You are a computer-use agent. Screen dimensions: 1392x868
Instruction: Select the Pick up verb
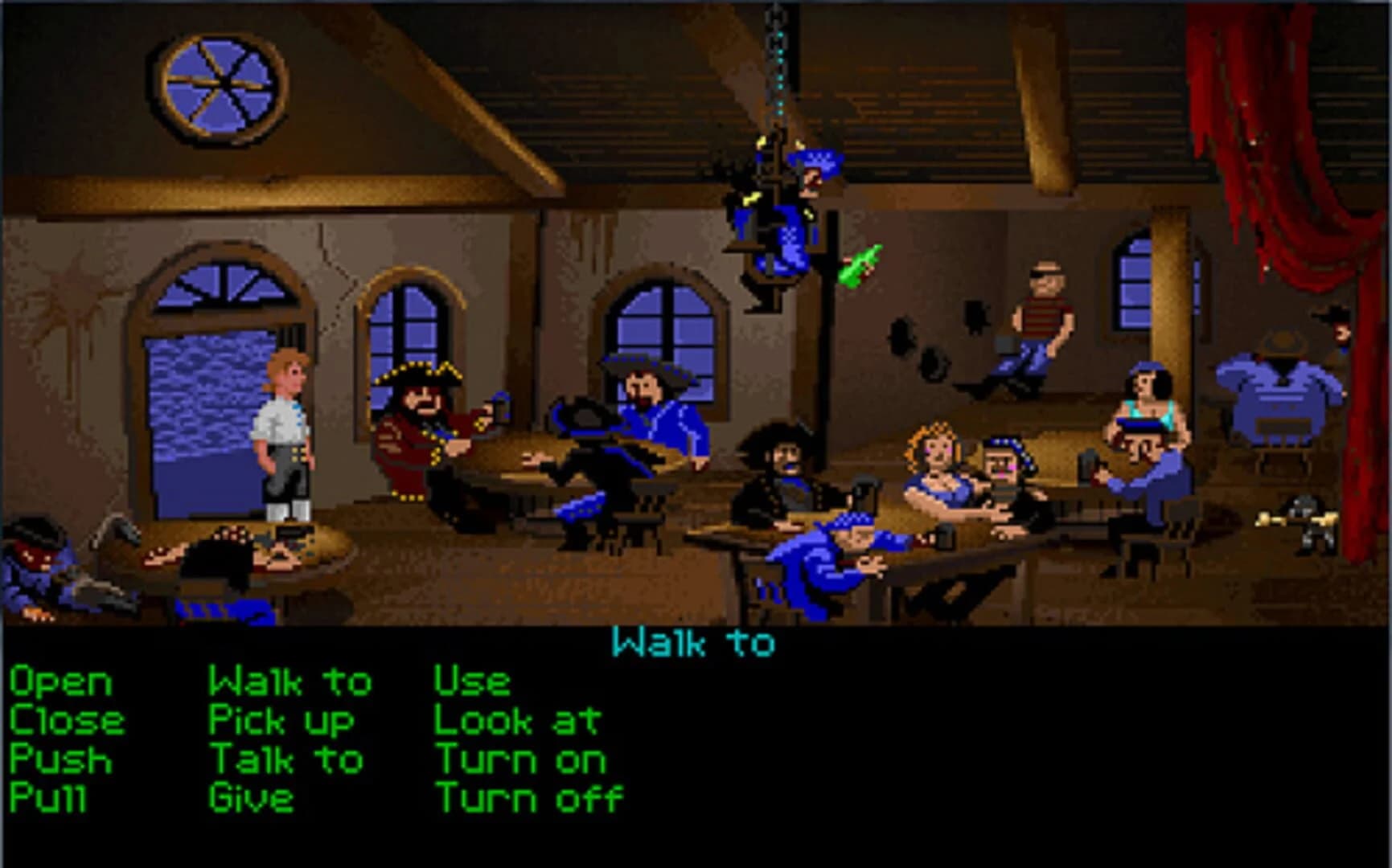pyautogui.click(x=281, y=721)
